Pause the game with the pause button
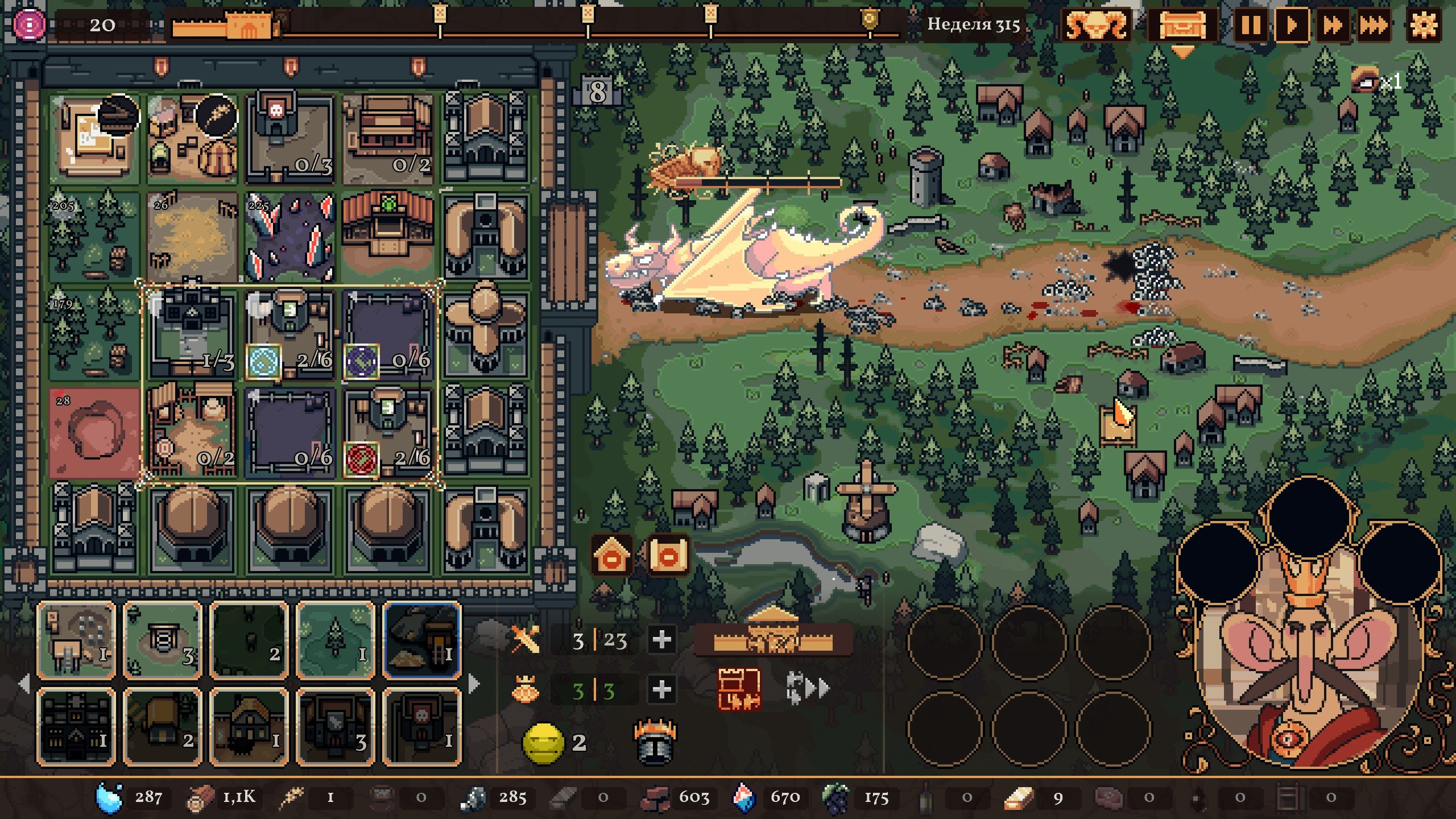The height and width of the screenshot is (819, 1456). pyautogui.click(x=1250, y=26)
